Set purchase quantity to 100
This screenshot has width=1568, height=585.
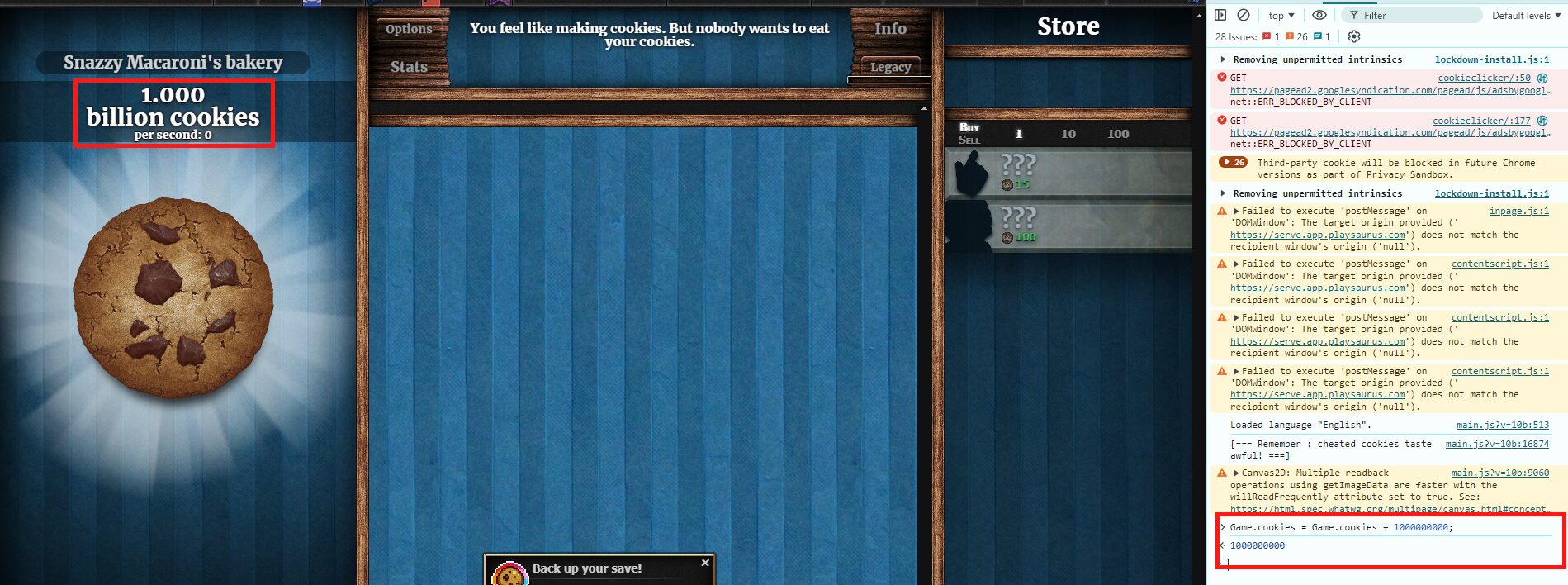click(x=1118, y=134)
